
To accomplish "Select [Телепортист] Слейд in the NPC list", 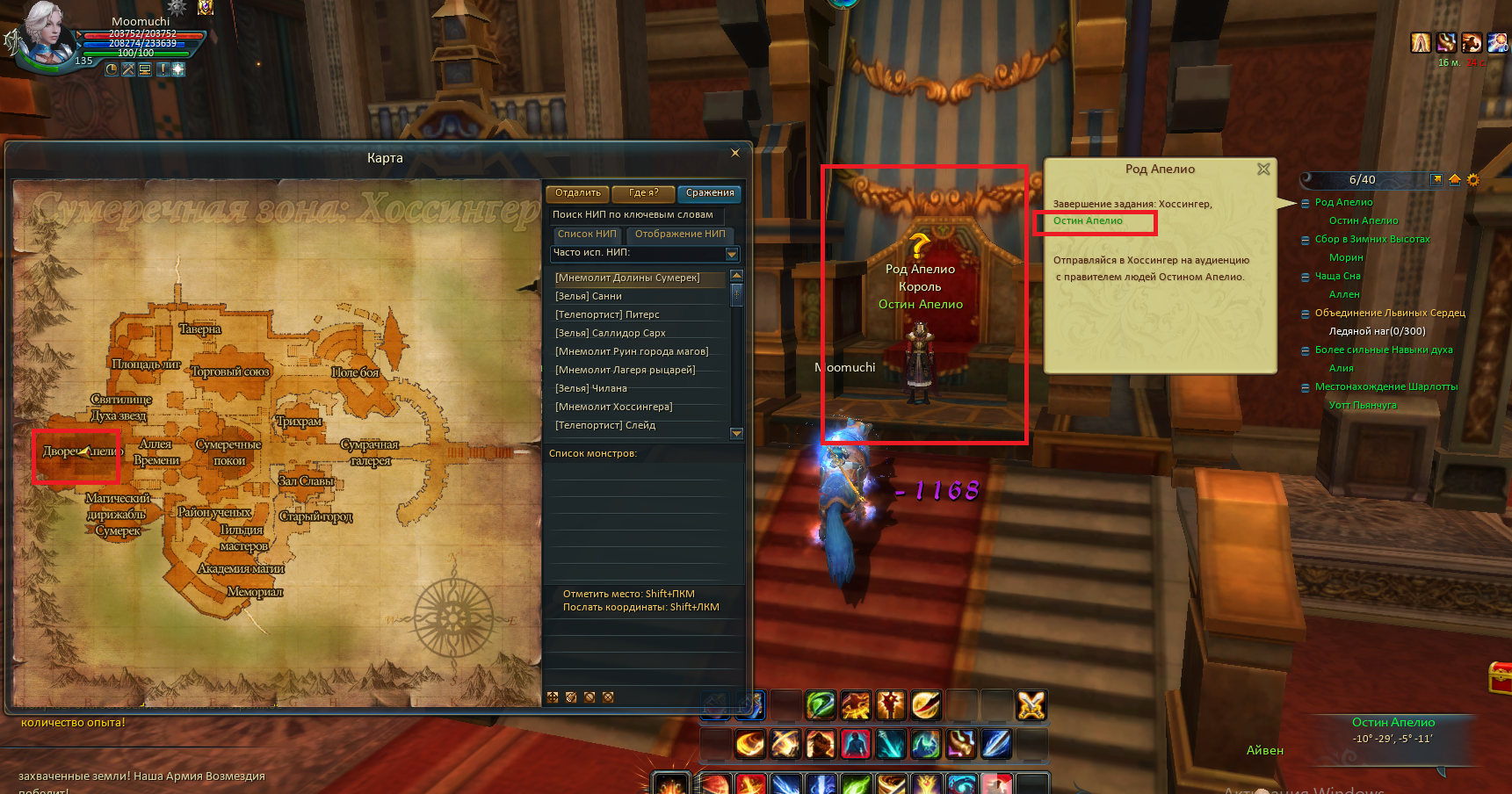I will point(605,425).
